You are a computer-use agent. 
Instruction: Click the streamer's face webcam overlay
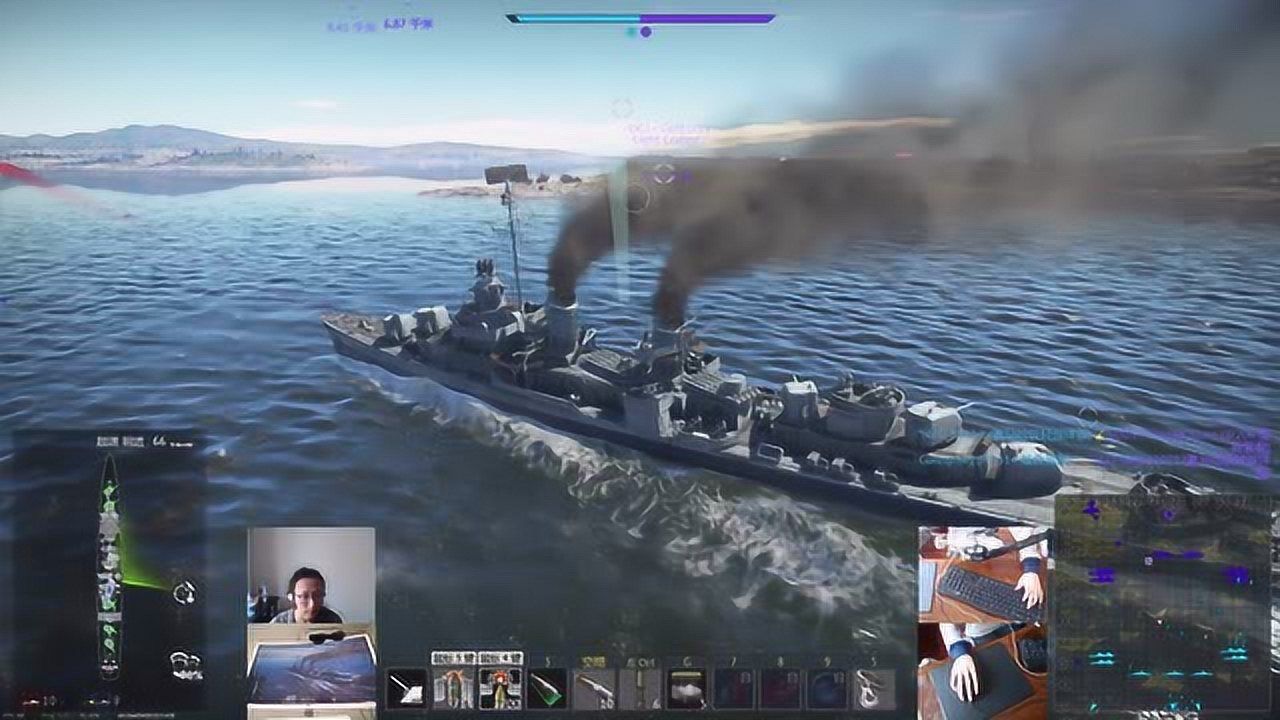[311, 576]
